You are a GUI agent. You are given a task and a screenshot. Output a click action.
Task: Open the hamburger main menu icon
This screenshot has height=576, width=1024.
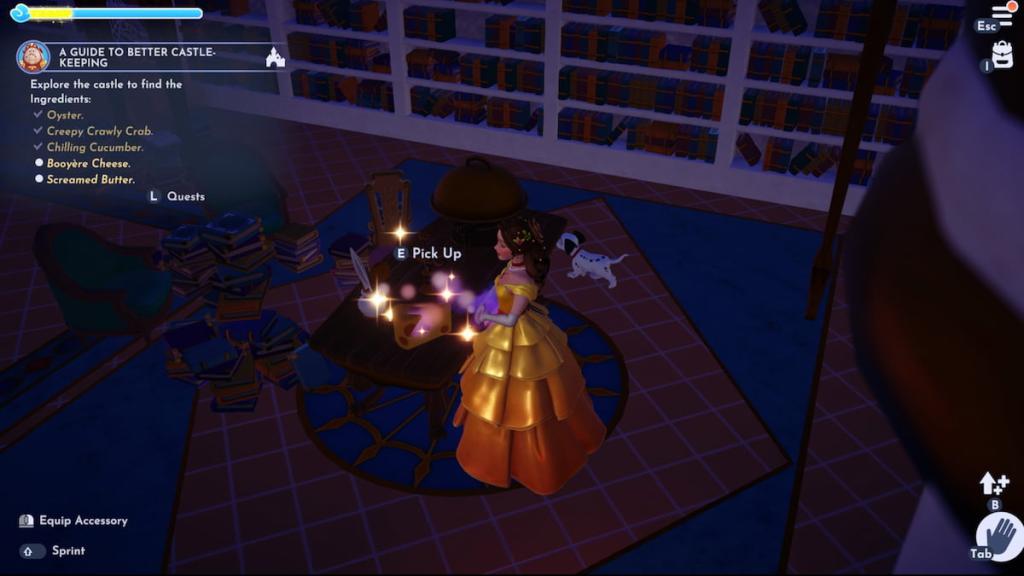[x=1002, y=14]
